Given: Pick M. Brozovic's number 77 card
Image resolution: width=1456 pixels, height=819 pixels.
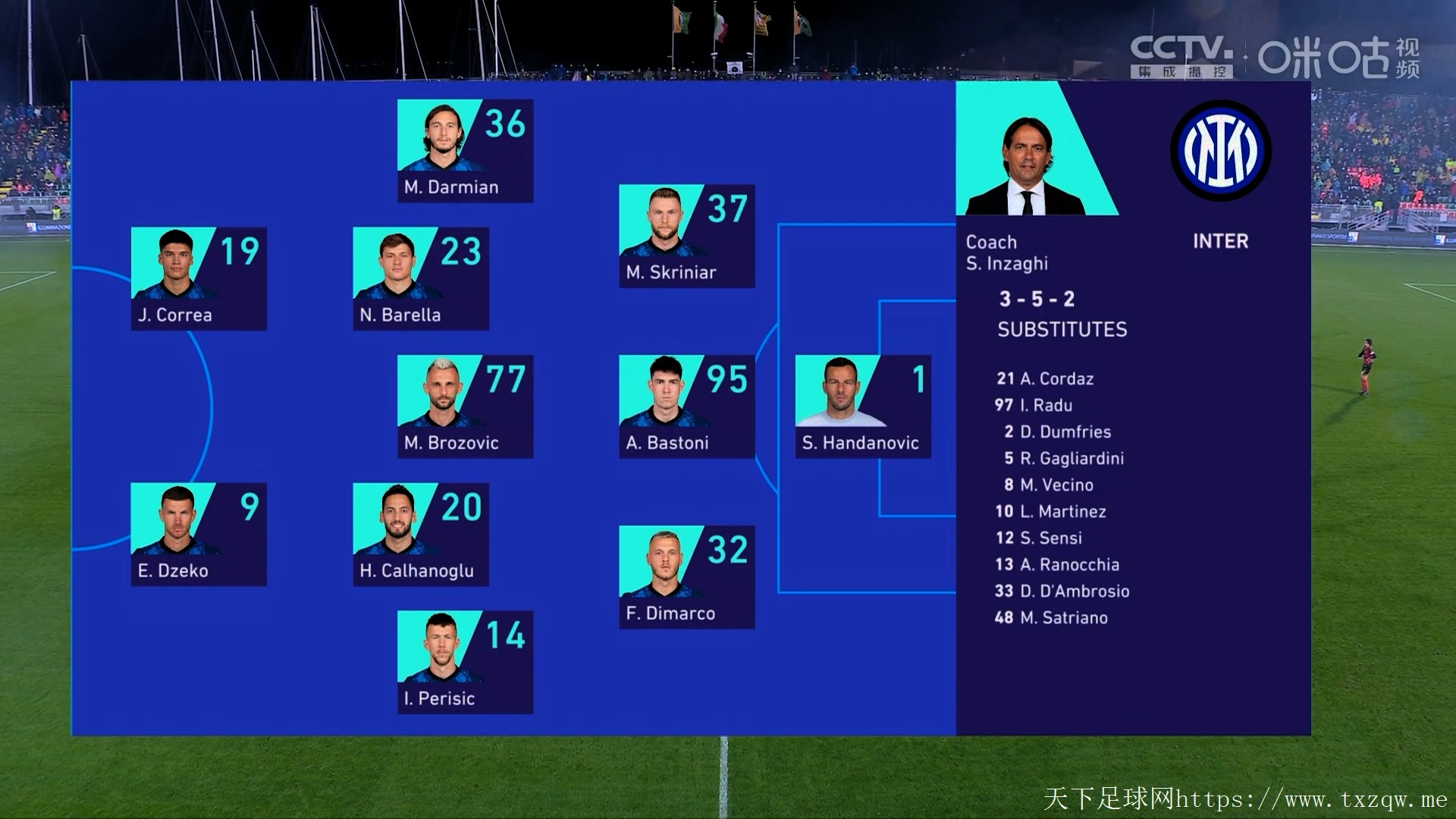Looking at the screenshot, I should click(465, 406).
